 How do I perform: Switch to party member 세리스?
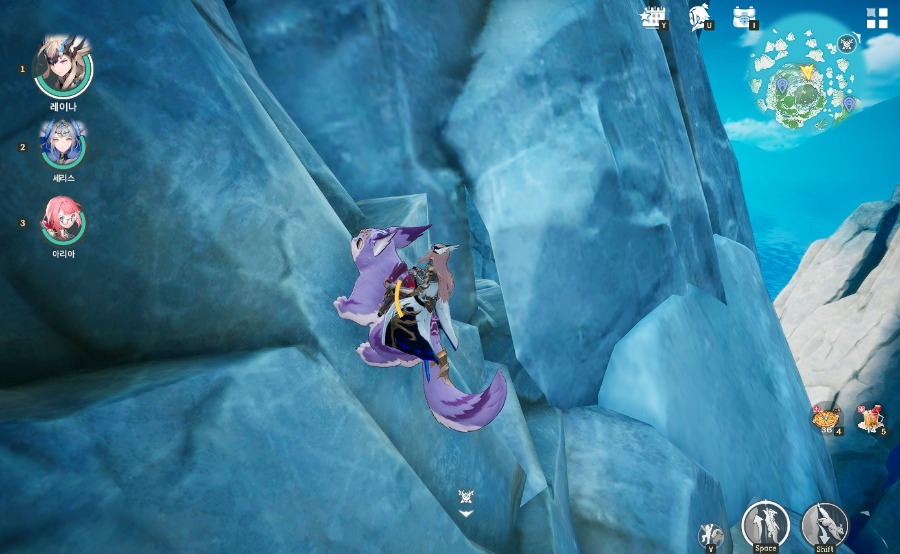pos(63,145)
